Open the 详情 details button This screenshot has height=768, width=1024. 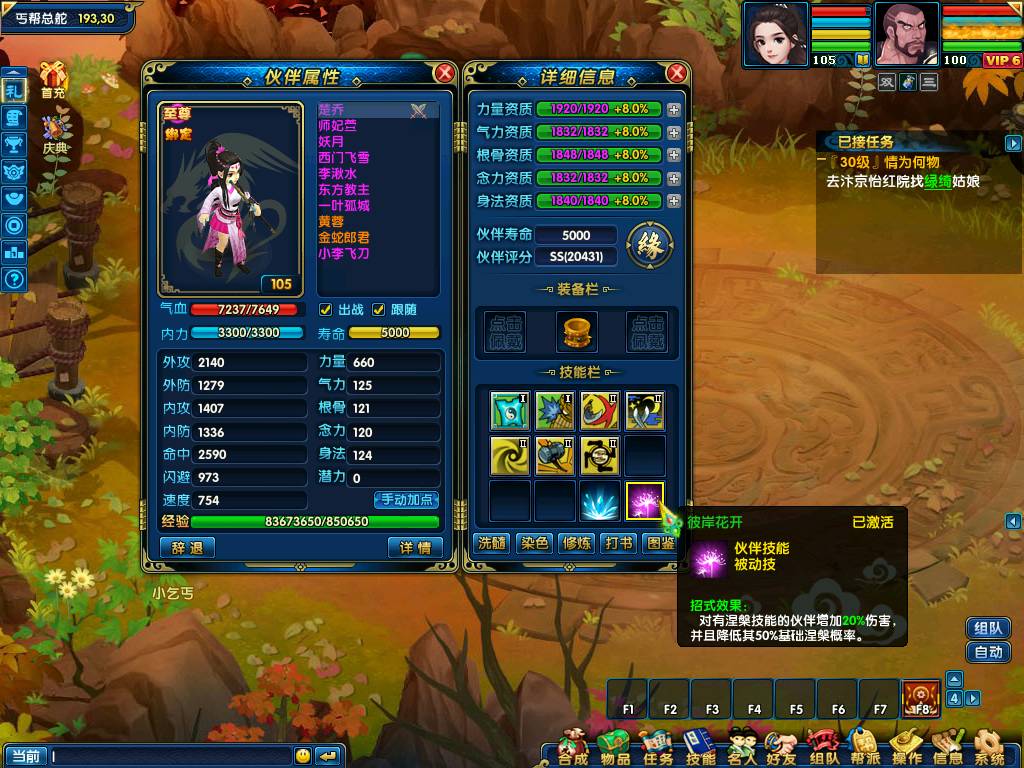[x=415, y=548]
